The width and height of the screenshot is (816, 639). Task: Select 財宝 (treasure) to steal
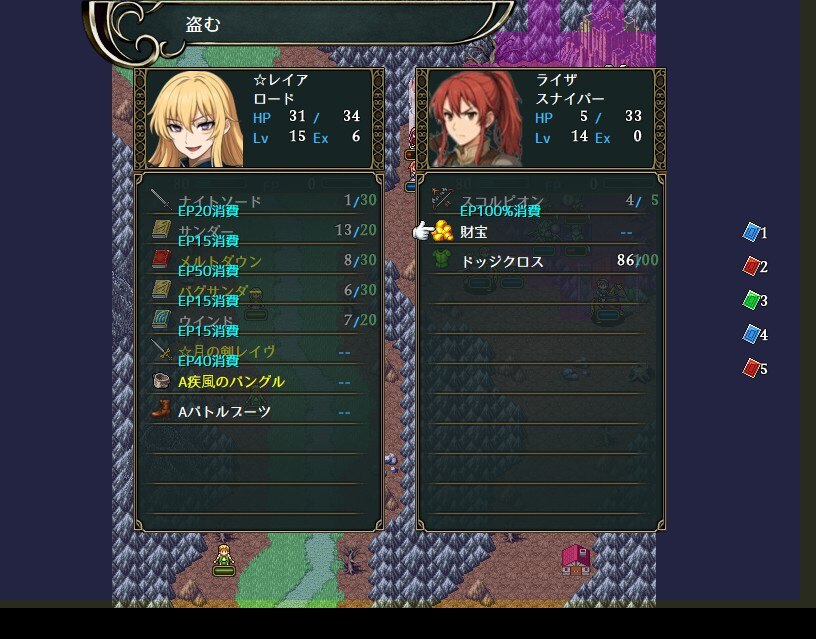coord(475,232)
